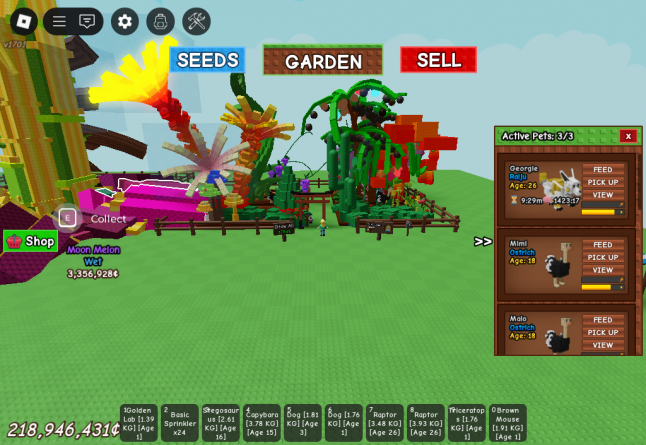
Task: Select the Stegosaurus hotbar slot
Action: [221, 423]
